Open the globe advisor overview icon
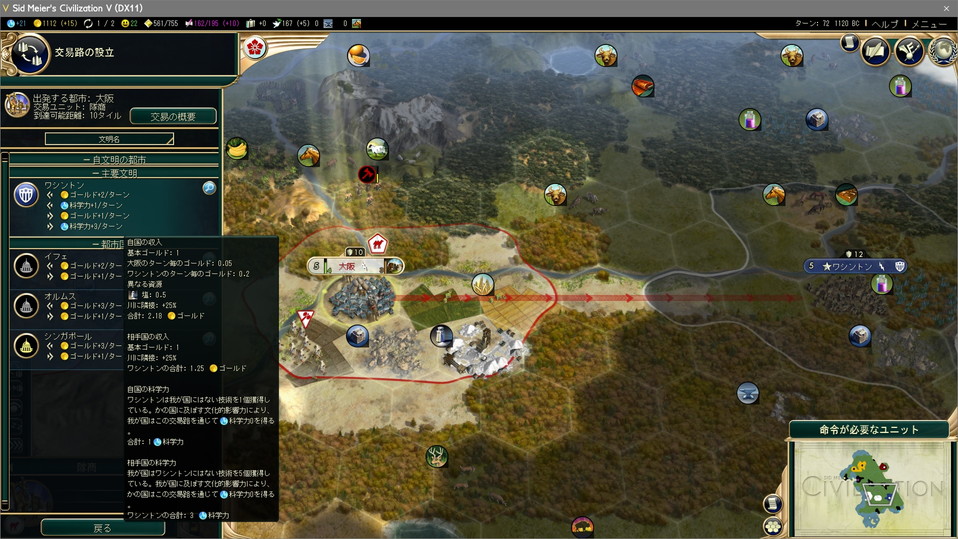This screenshot has height=539, width=958. (941, 50)
